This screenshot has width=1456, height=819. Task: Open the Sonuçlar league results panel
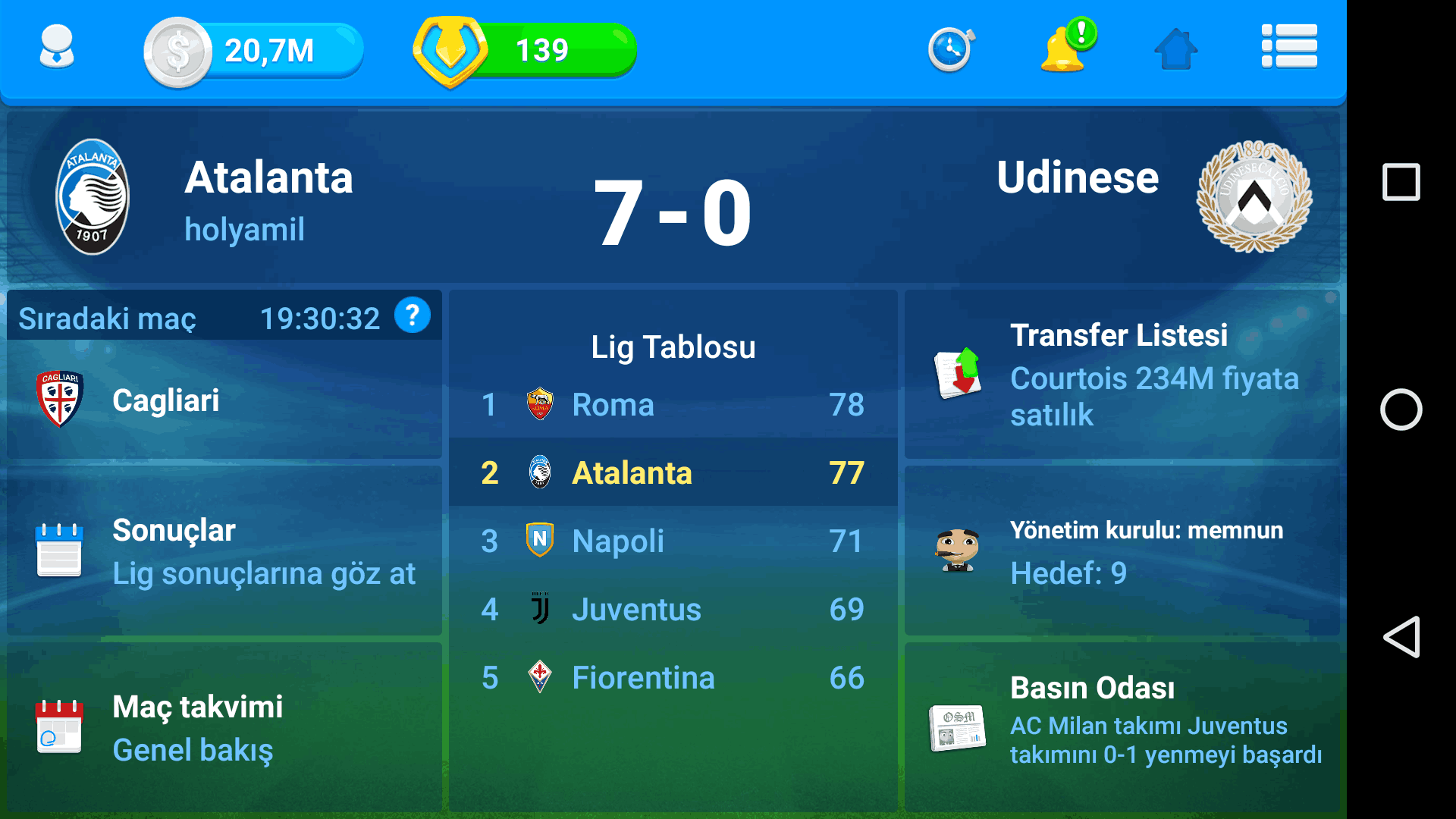tap(224, 551)
